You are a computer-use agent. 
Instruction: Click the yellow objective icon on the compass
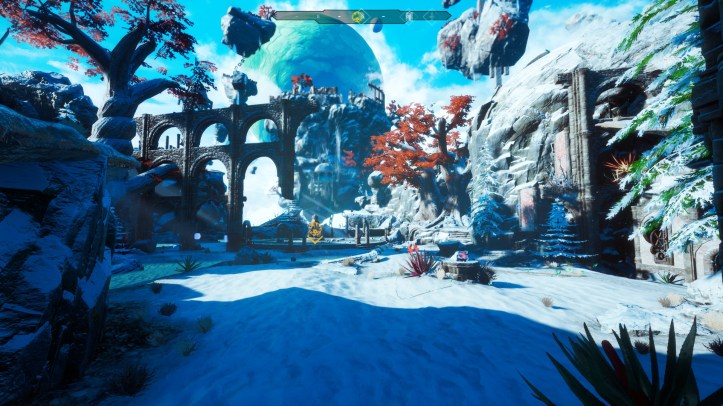coord(357,16)
